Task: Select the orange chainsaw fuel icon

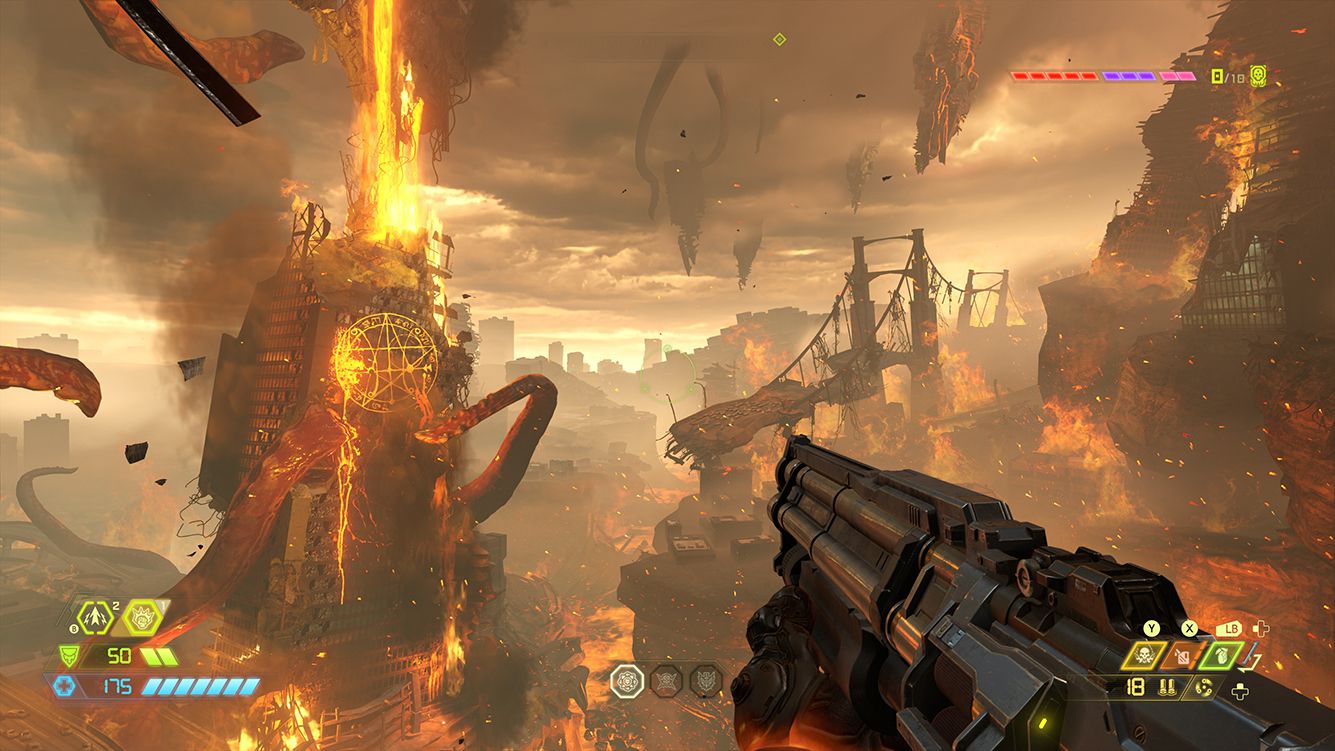Action: pyautogui.click(x=1183, y=657)
